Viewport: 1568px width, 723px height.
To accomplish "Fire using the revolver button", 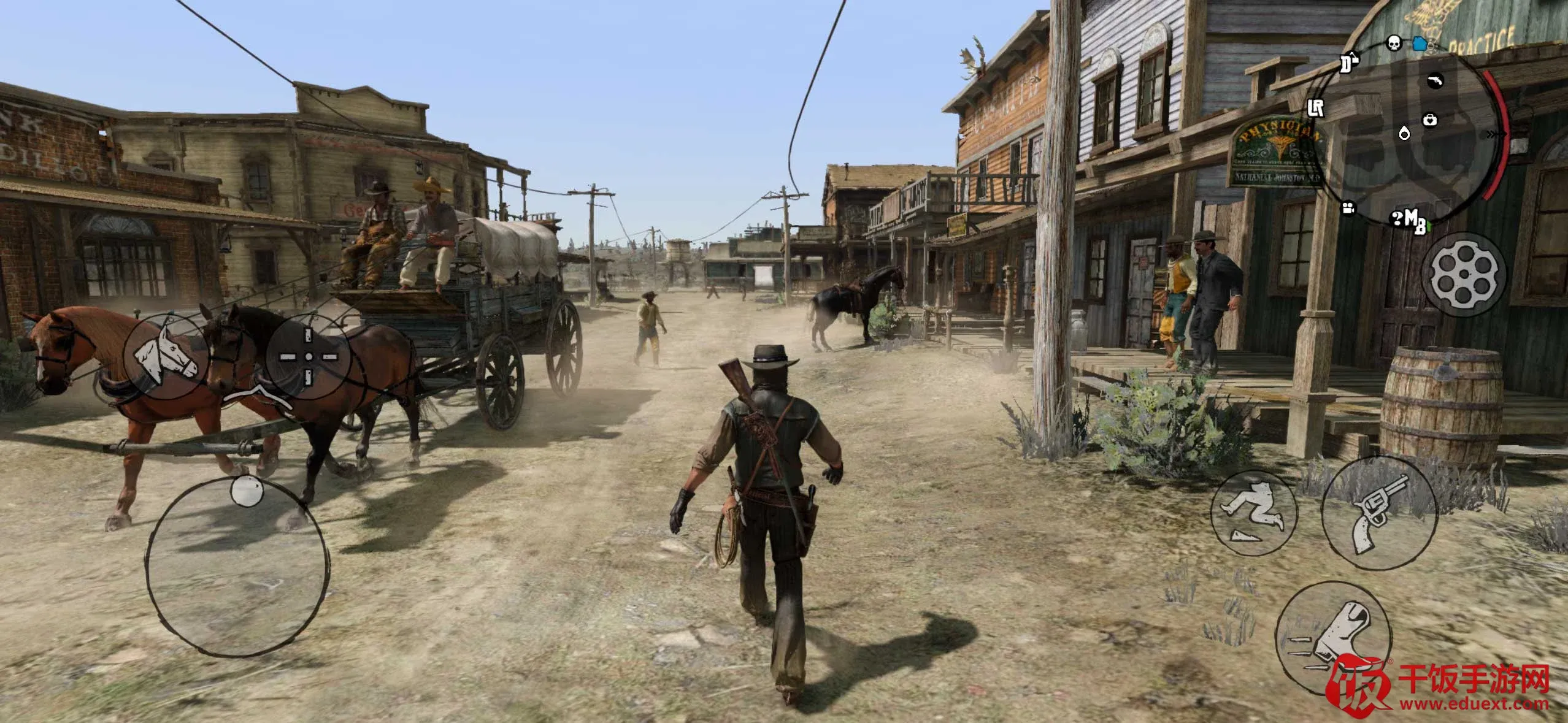I will click(x=1378, y=513).
